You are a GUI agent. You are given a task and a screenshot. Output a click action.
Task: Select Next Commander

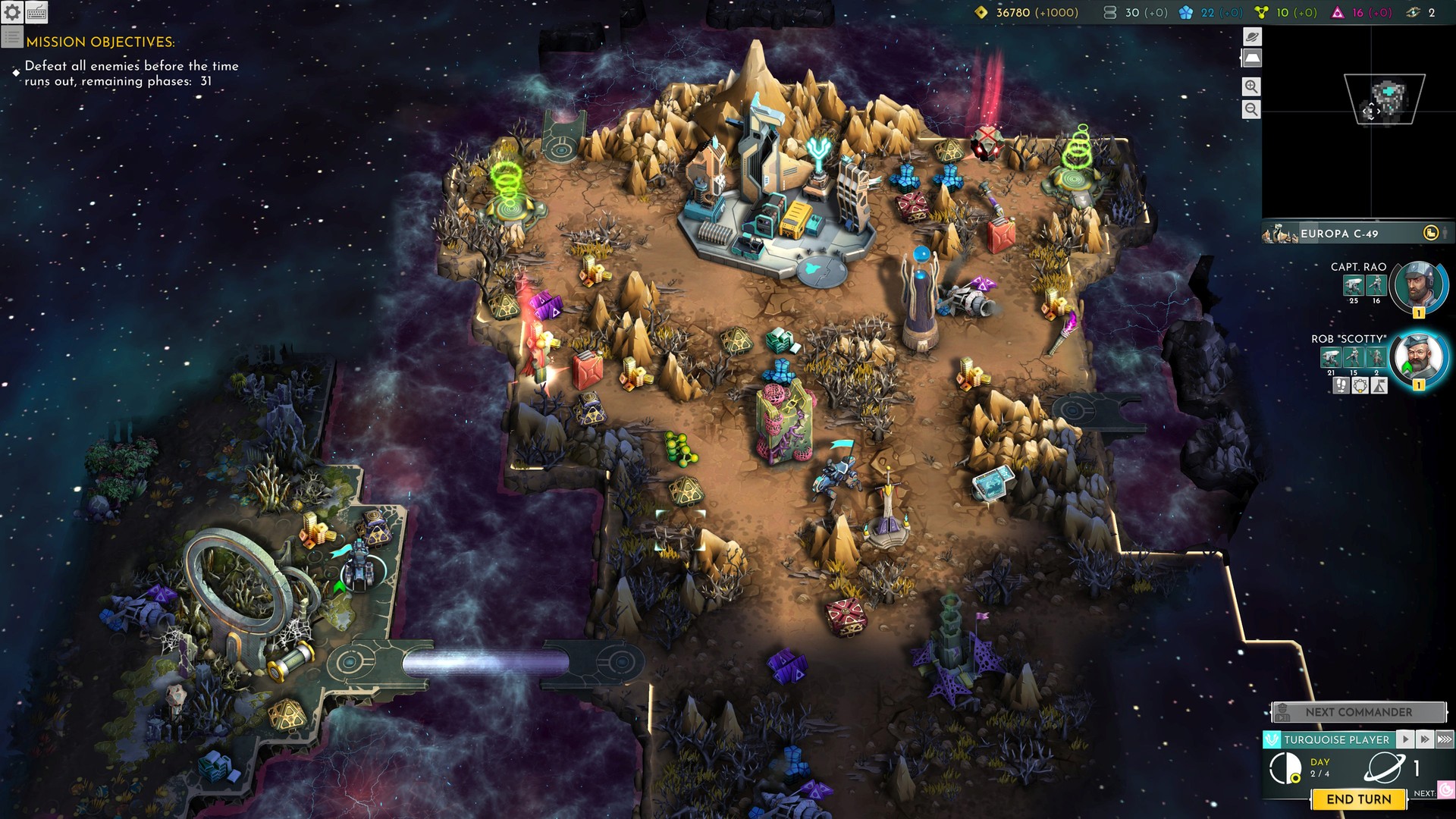point(1358,712)
